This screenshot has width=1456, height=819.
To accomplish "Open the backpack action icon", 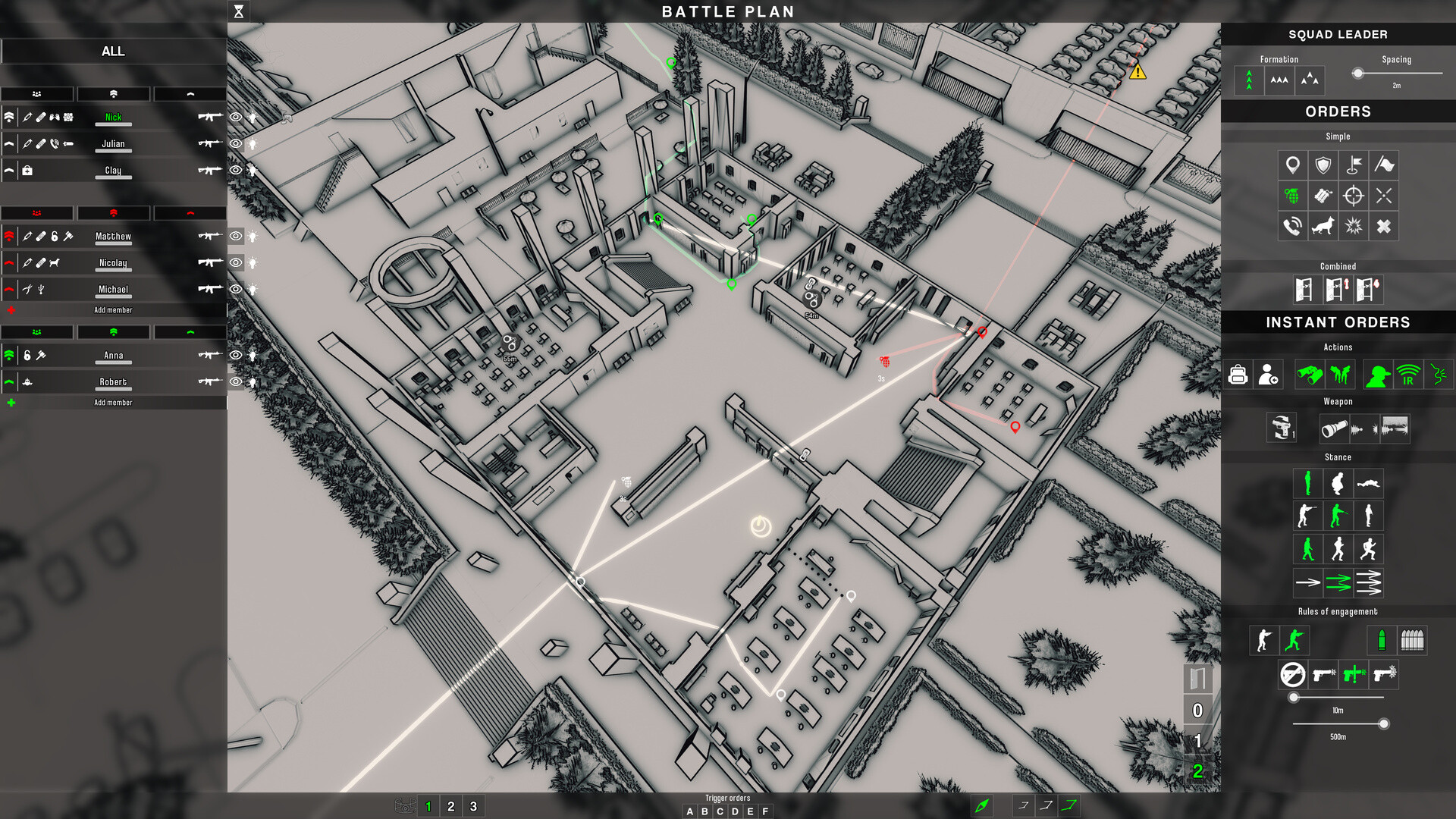I will (x=1238, y=375).
